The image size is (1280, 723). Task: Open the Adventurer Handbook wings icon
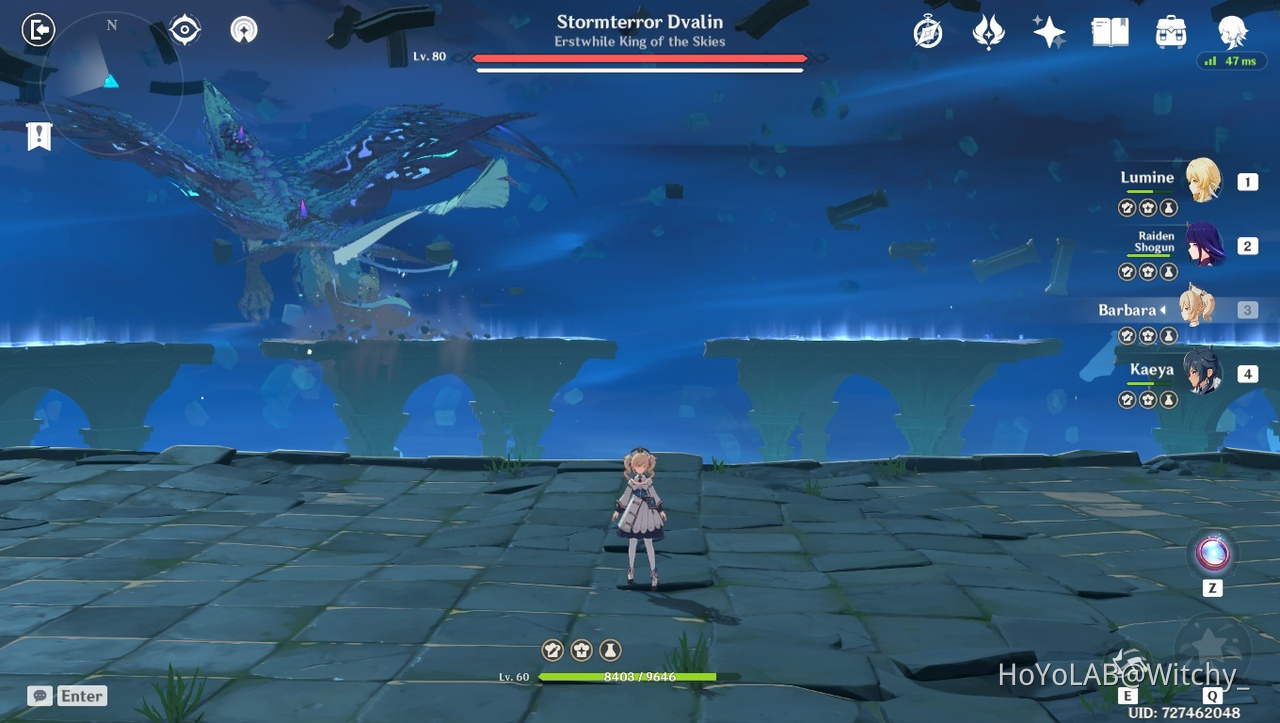(988, 31)
